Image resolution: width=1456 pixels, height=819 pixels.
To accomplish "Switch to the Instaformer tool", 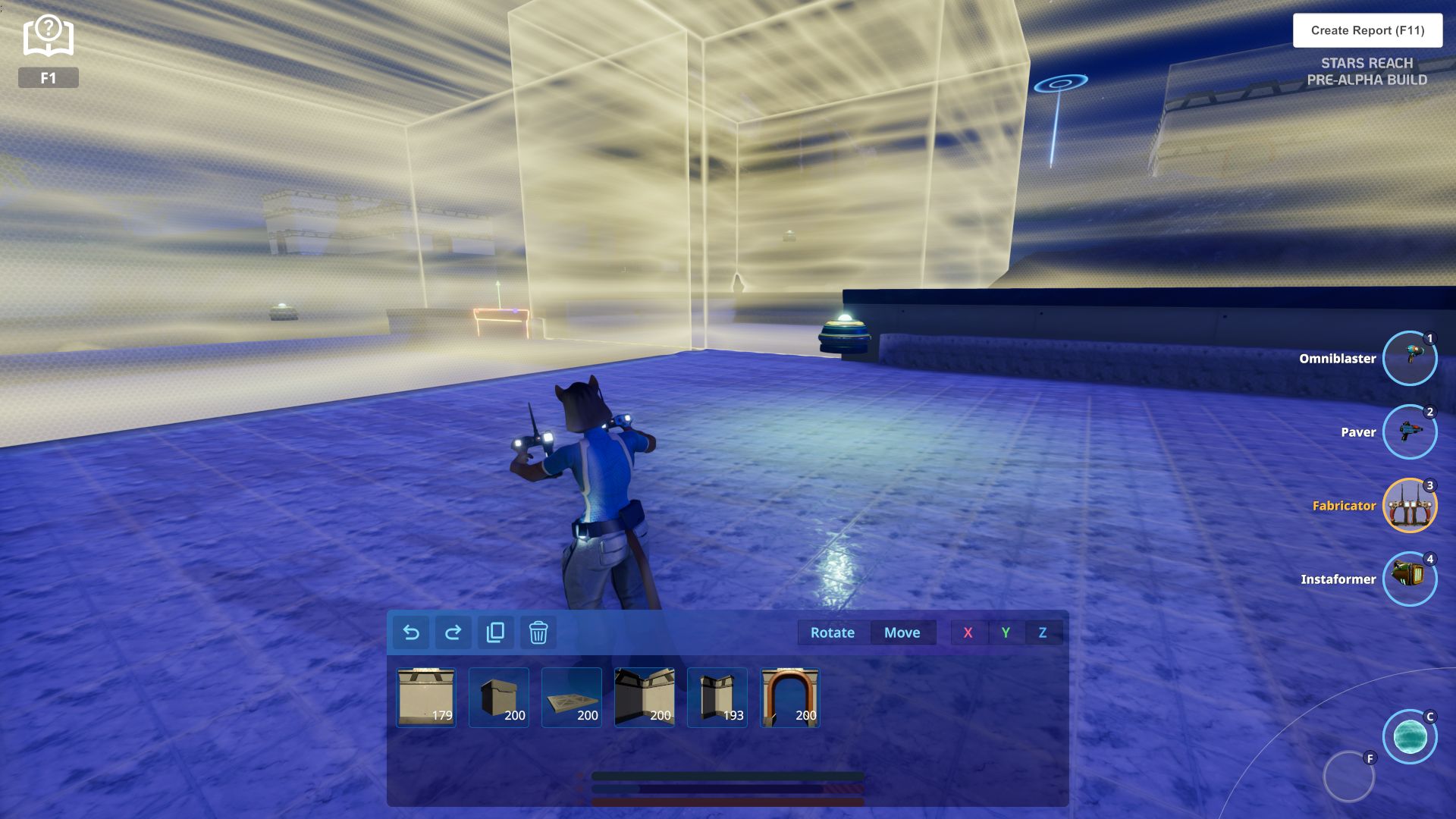I will click(x=1409, y=579).
